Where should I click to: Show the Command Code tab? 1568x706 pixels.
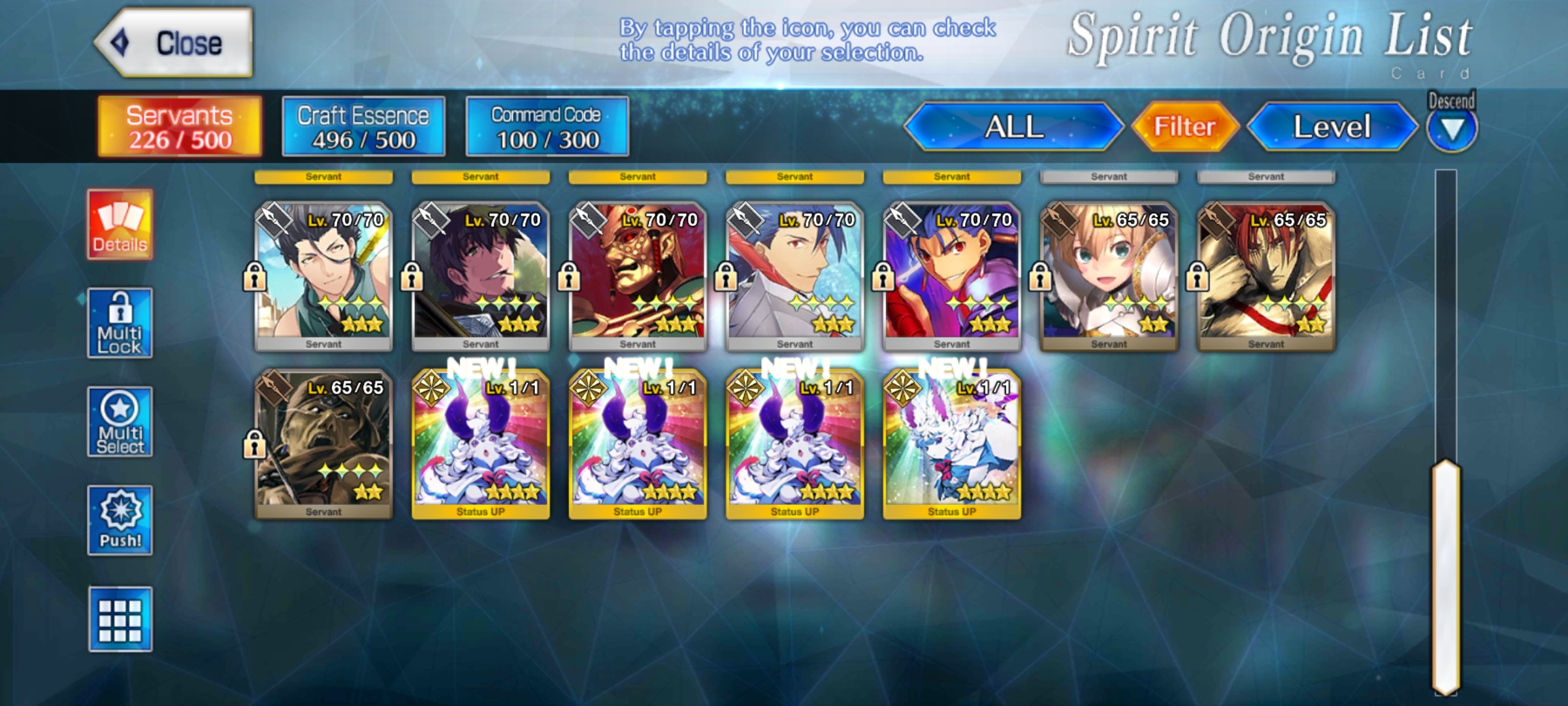(x=547, y=127)
